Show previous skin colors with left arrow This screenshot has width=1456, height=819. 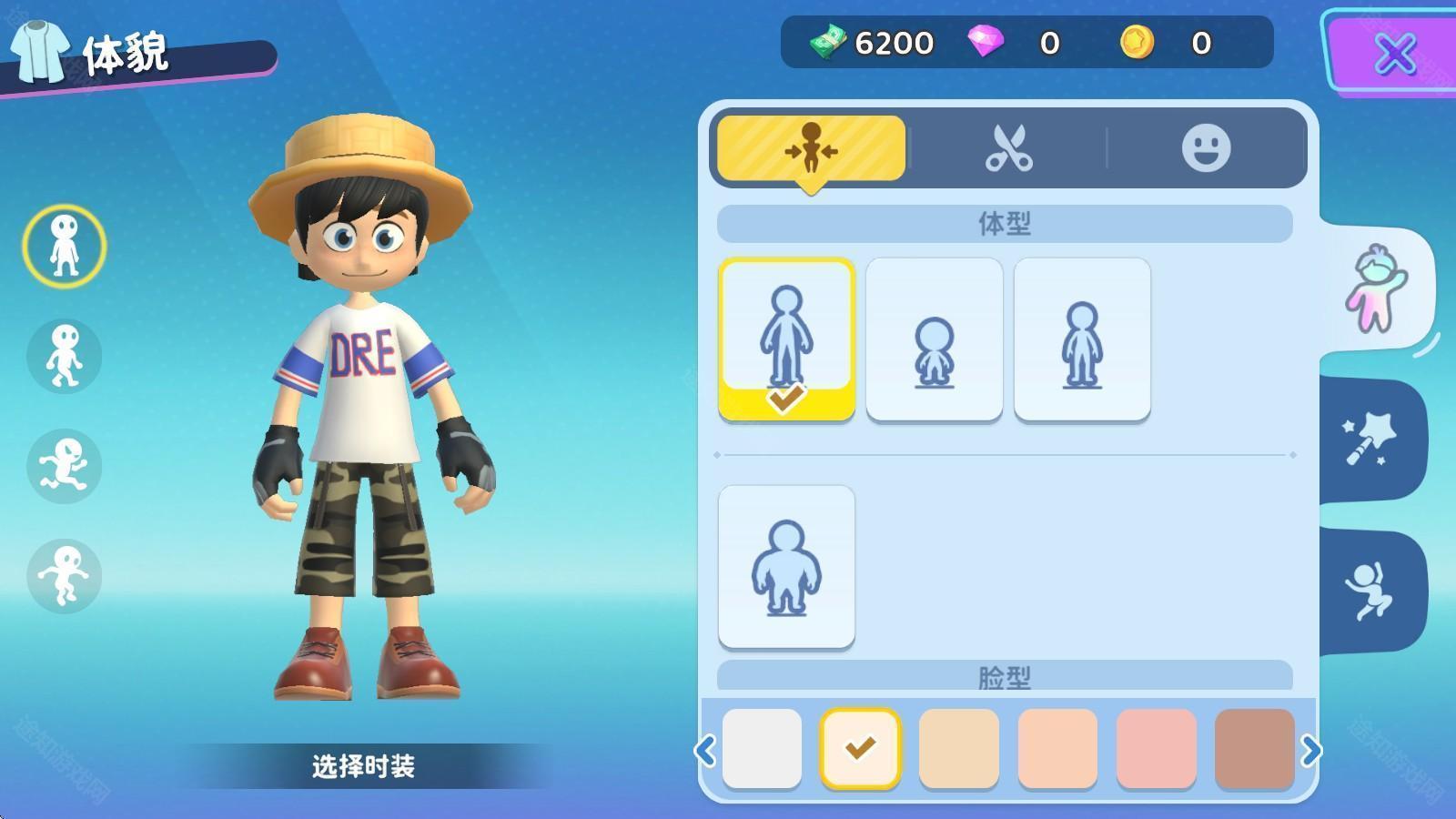705,751
